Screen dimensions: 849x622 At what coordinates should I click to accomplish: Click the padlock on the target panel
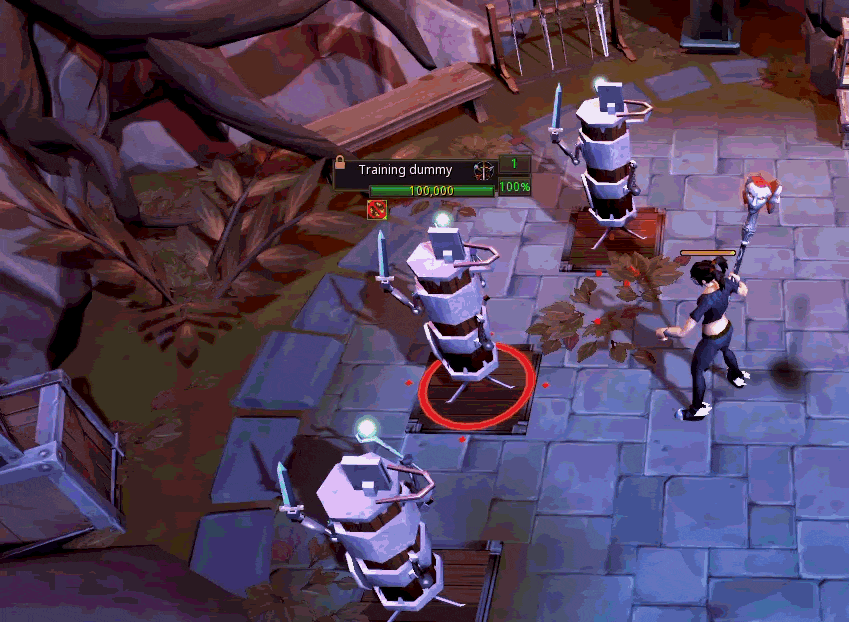coord(341,164)
